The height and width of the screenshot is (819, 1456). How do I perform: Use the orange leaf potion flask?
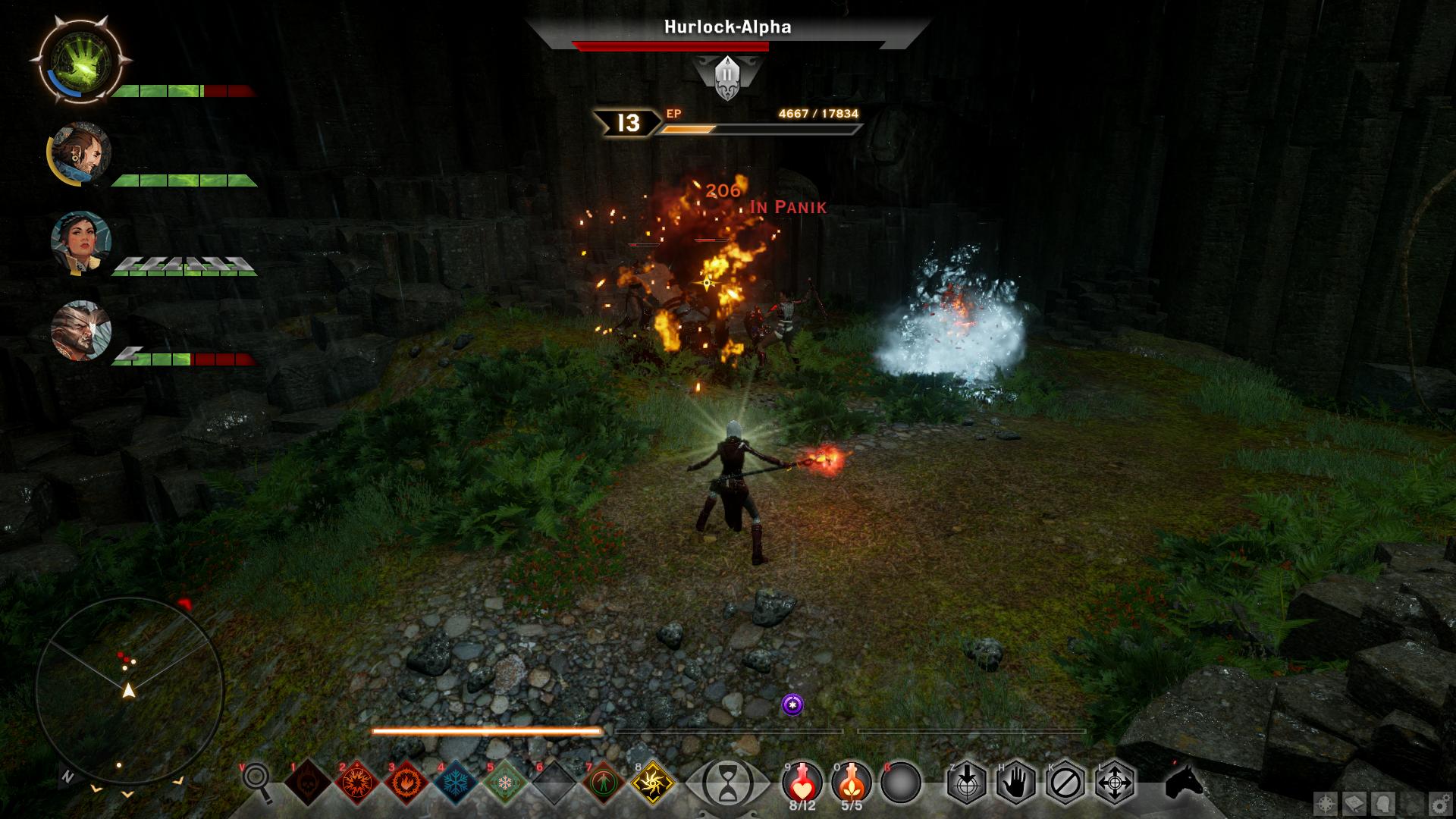(x=852, y=781)
